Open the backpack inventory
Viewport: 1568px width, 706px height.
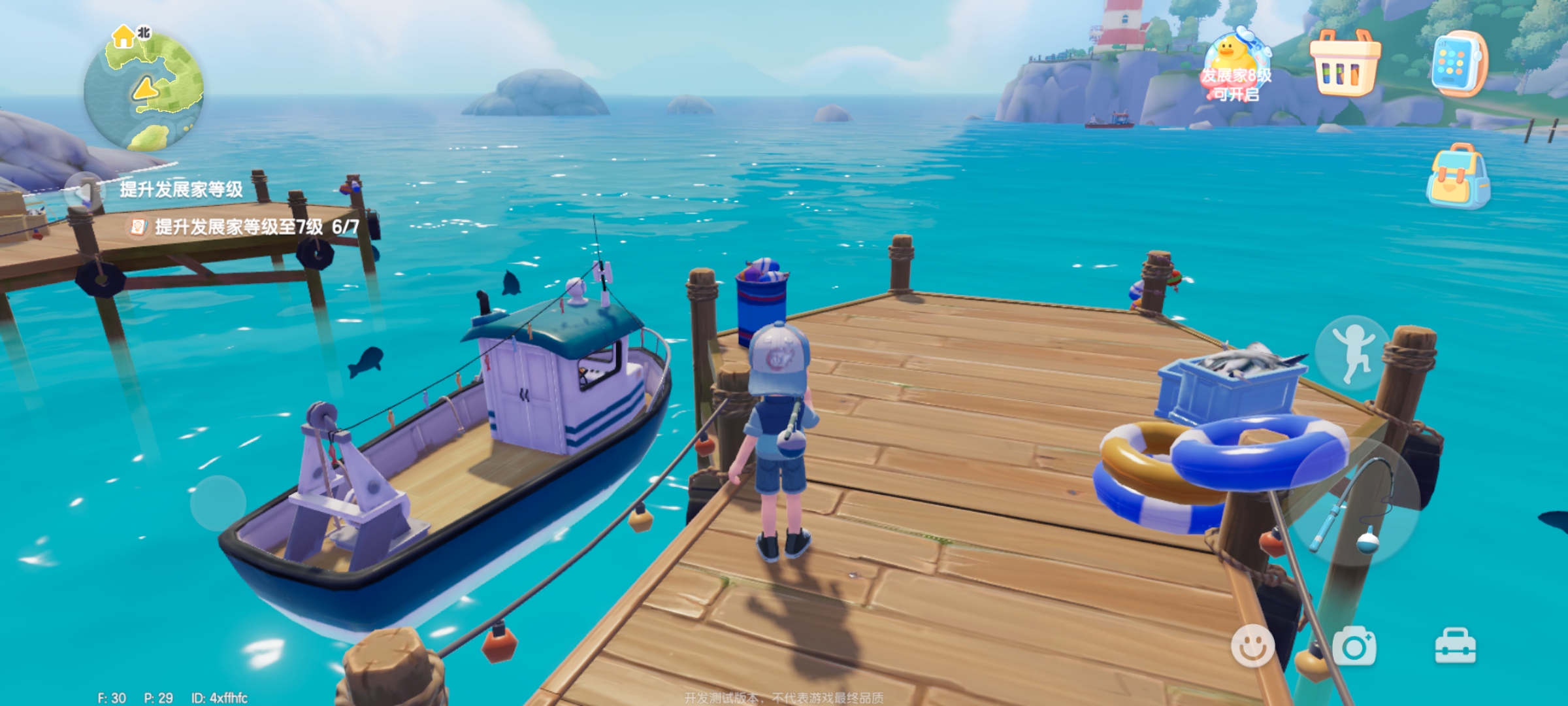(1458, 176)
